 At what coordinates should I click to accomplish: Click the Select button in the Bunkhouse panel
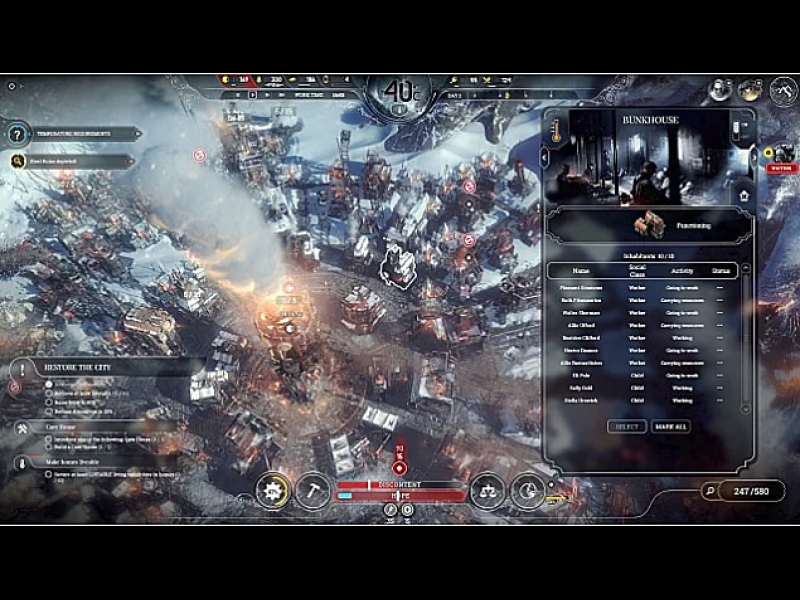pyautogui.click(x=627, y=427)
